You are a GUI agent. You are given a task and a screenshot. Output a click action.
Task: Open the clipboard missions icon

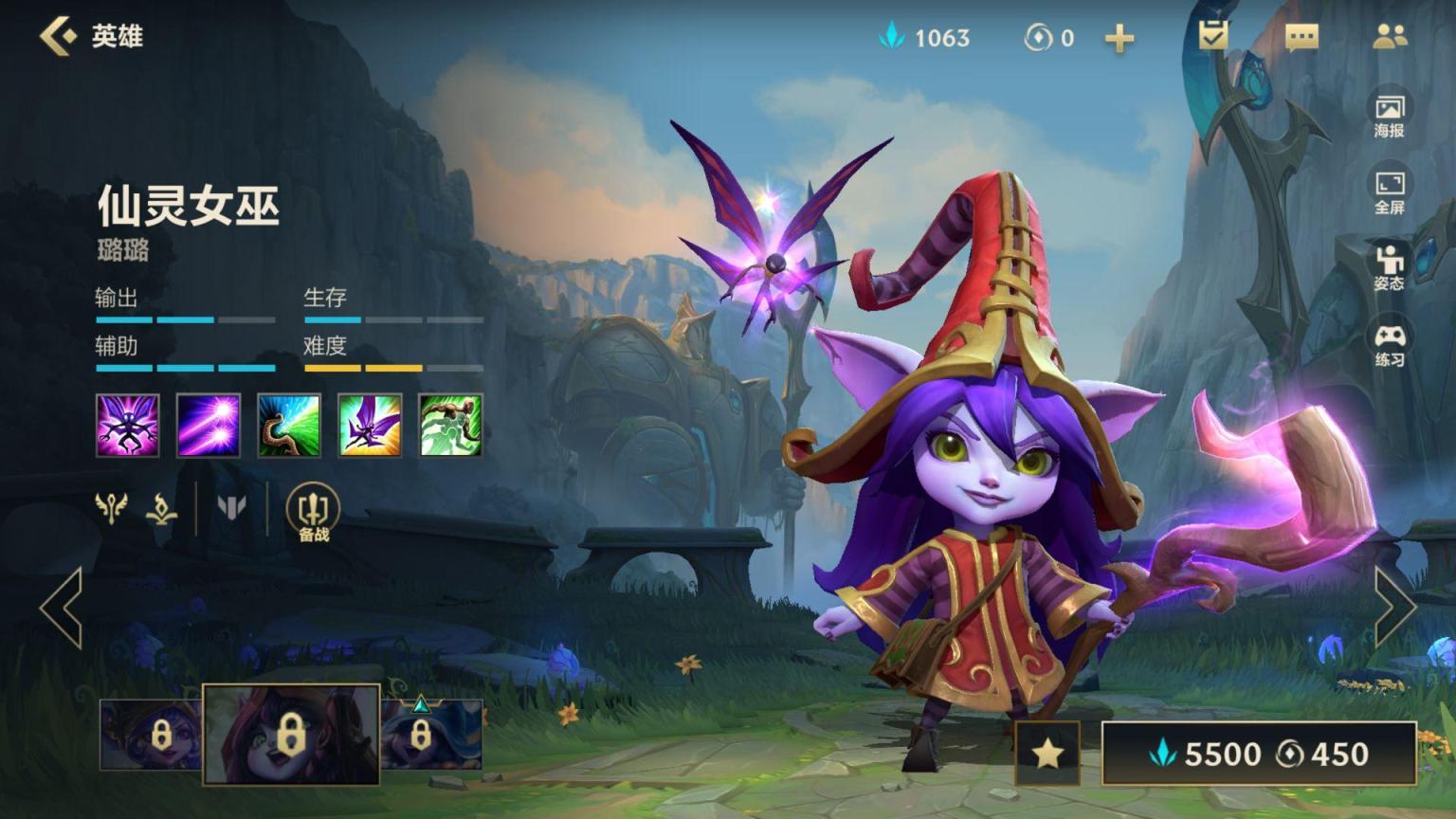click(1212, 36)
